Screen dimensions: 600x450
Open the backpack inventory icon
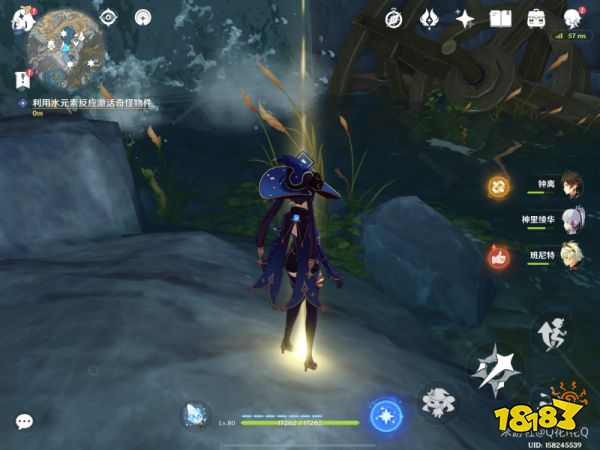click(x=536, y=19)
